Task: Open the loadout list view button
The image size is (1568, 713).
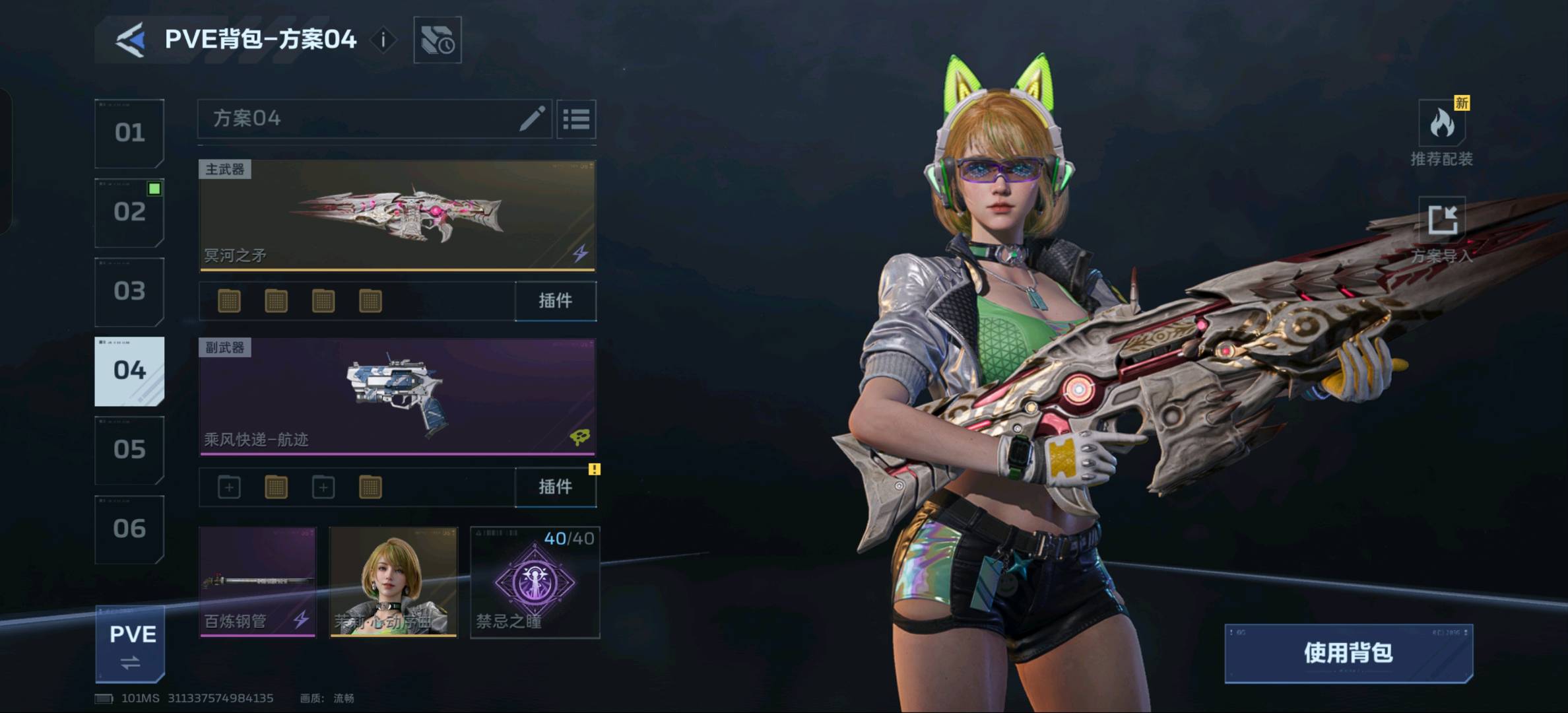Action: (576, 119)
